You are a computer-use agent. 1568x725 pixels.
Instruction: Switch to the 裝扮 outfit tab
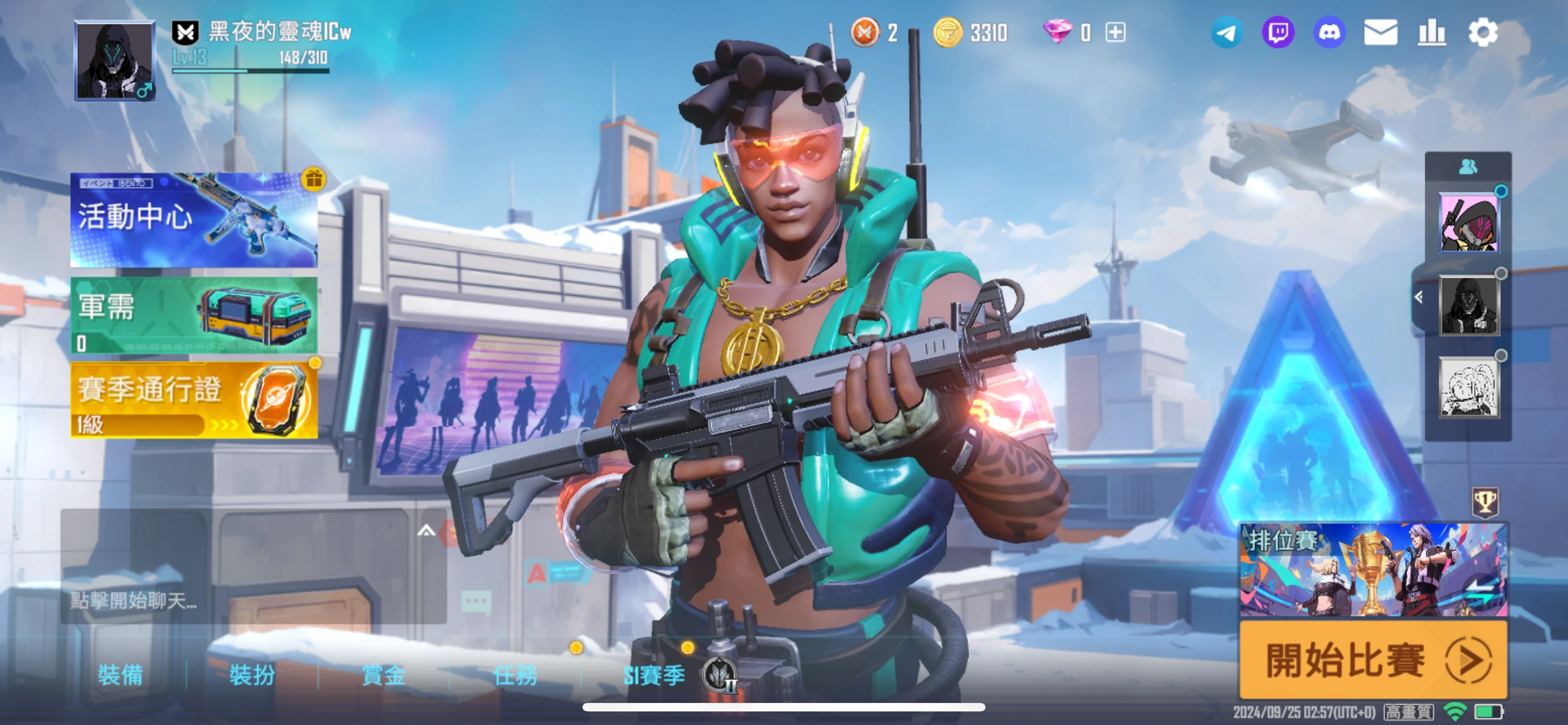click(x=252, y=675)
